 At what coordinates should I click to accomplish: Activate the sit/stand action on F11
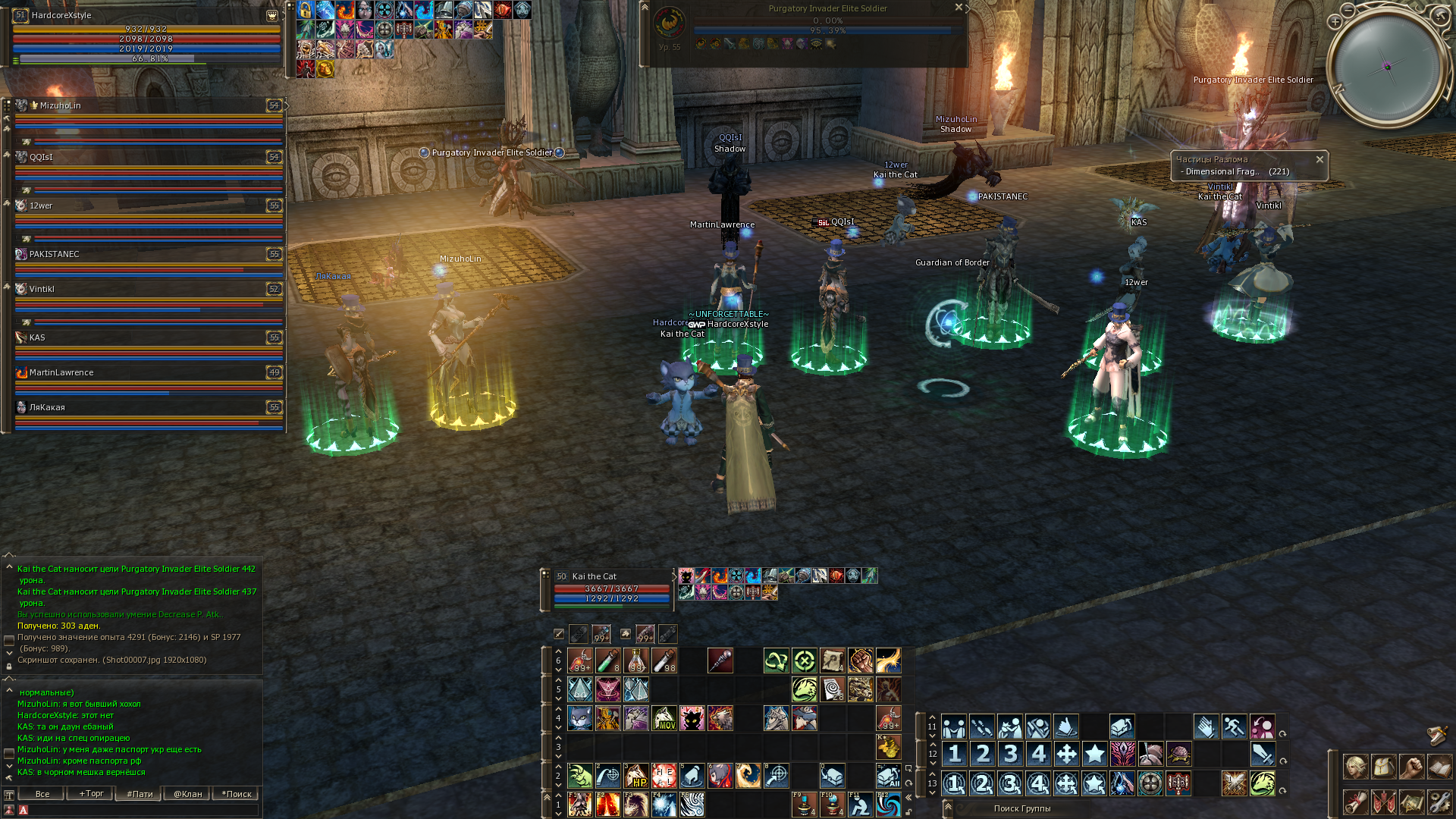point(860,804)
